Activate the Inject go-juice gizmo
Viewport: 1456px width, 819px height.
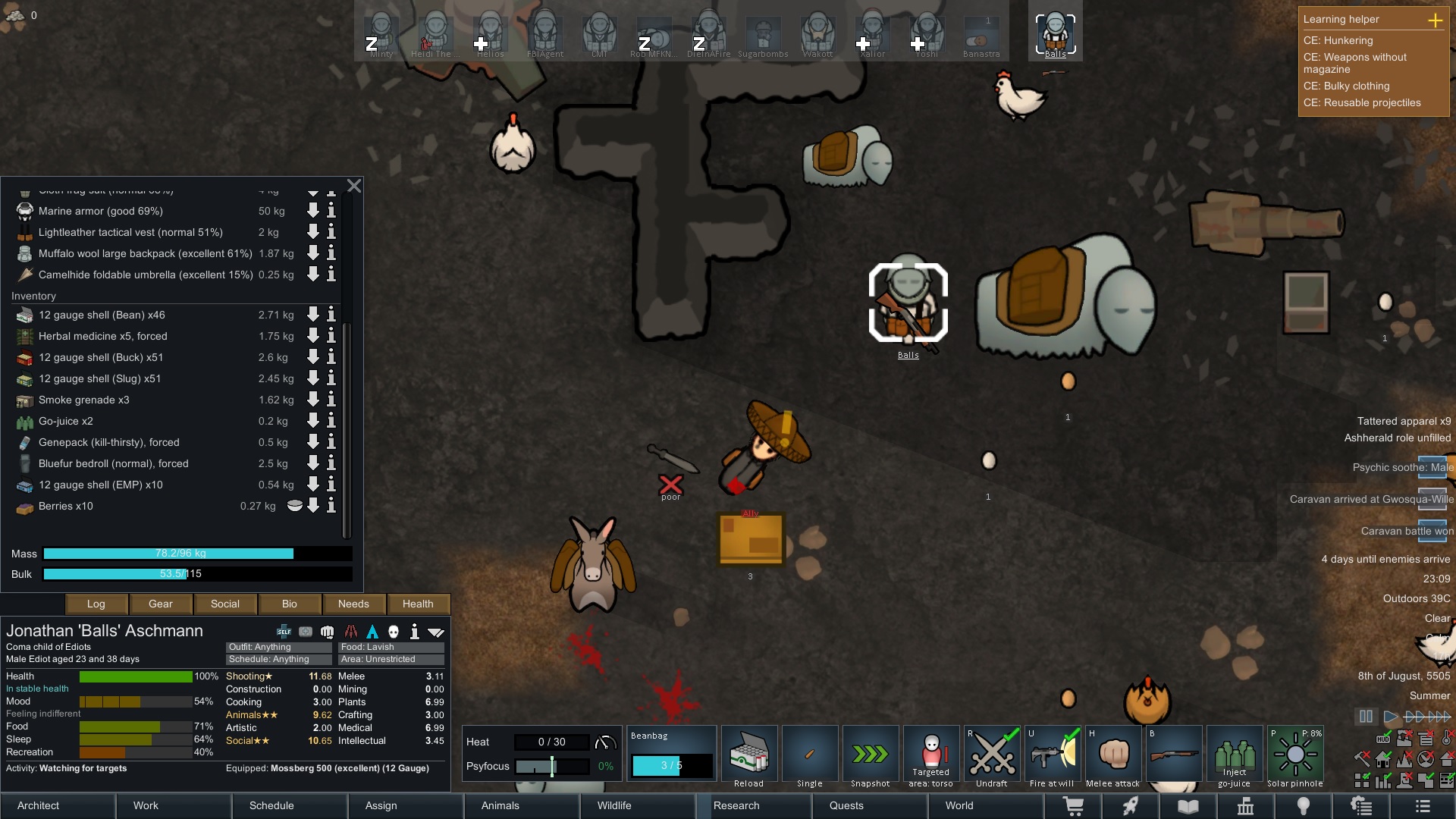pyautogui.click(x=1235, y=755)
